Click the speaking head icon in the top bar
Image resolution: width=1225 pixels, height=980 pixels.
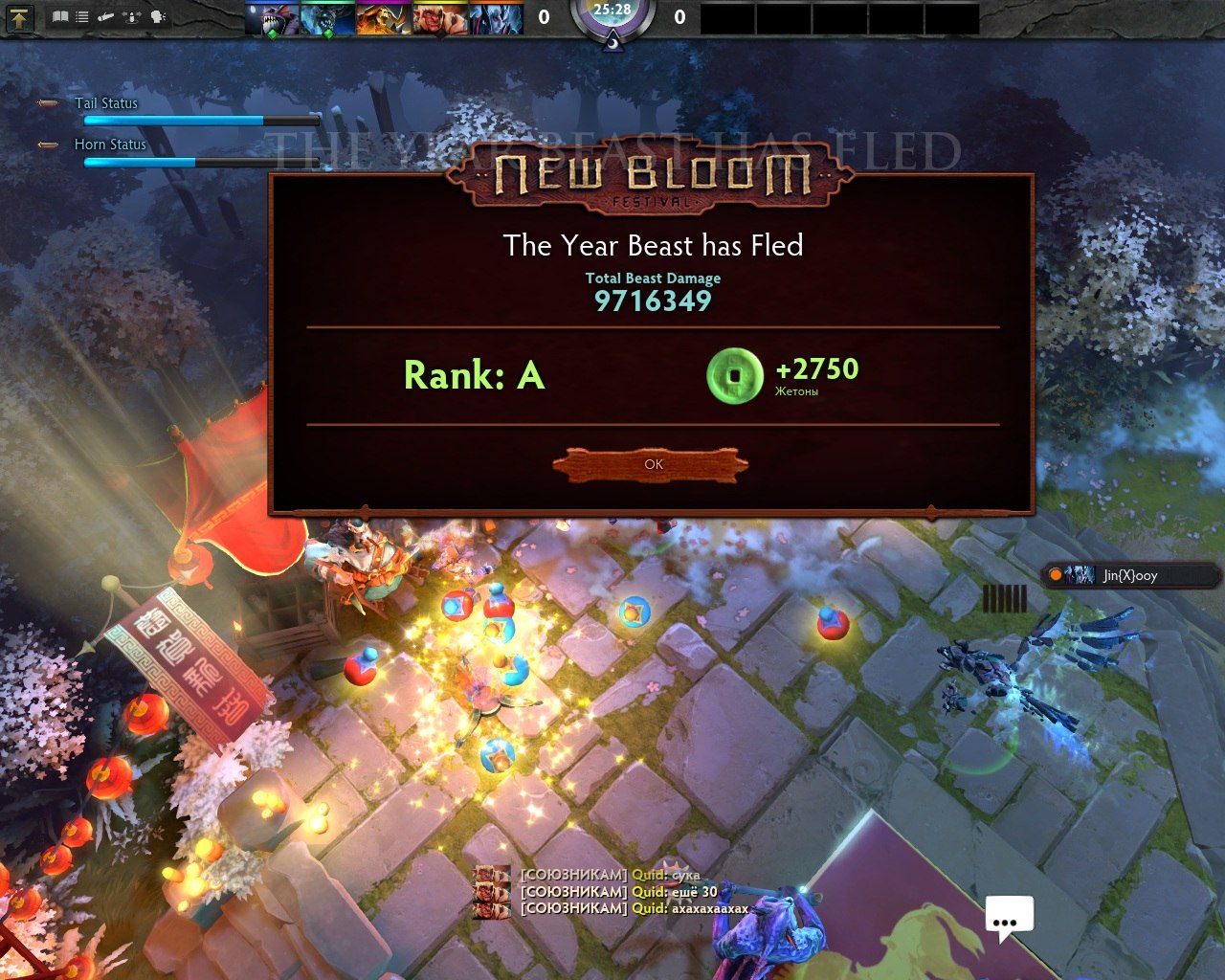(x=158, y=16)
